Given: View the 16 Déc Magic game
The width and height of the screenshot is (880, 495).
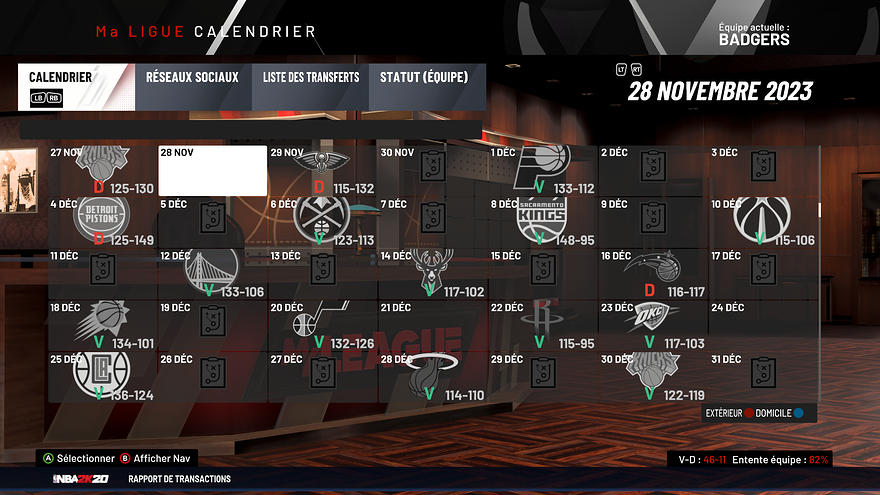Looking at the screenshot, I should pos(652,273).
